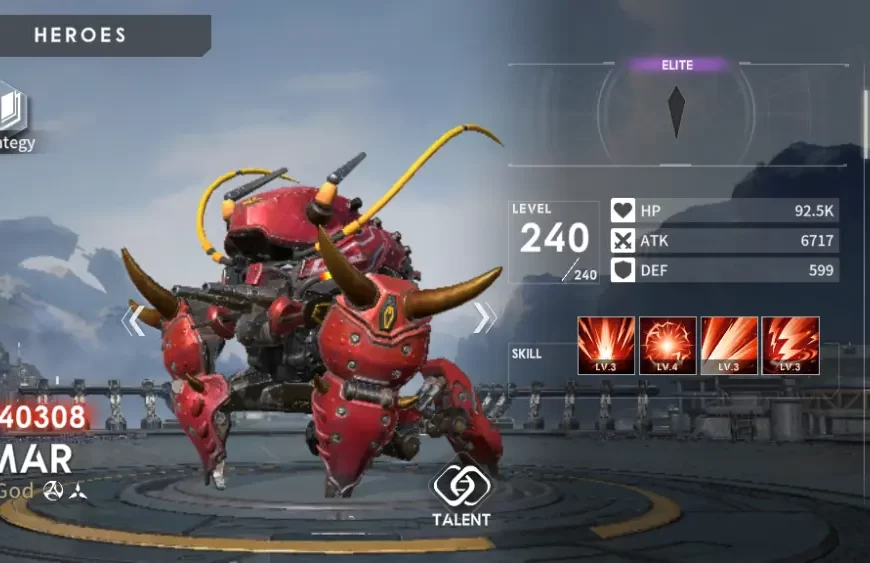This screenshot has width=870, height=563.
Task: Select the LV.4 explosion orb skill
Action: pos(667,345)
